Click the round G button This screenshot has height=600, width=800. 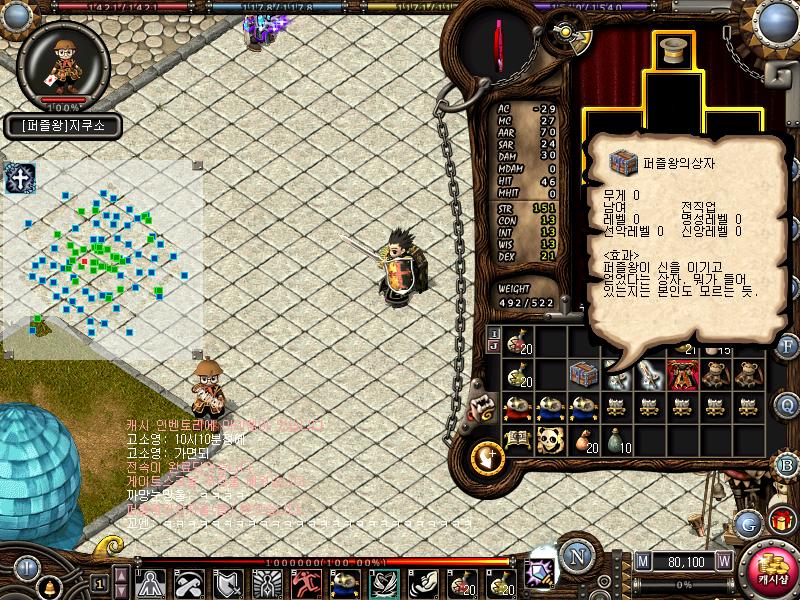pyautogui.click(x=747, y=523)
